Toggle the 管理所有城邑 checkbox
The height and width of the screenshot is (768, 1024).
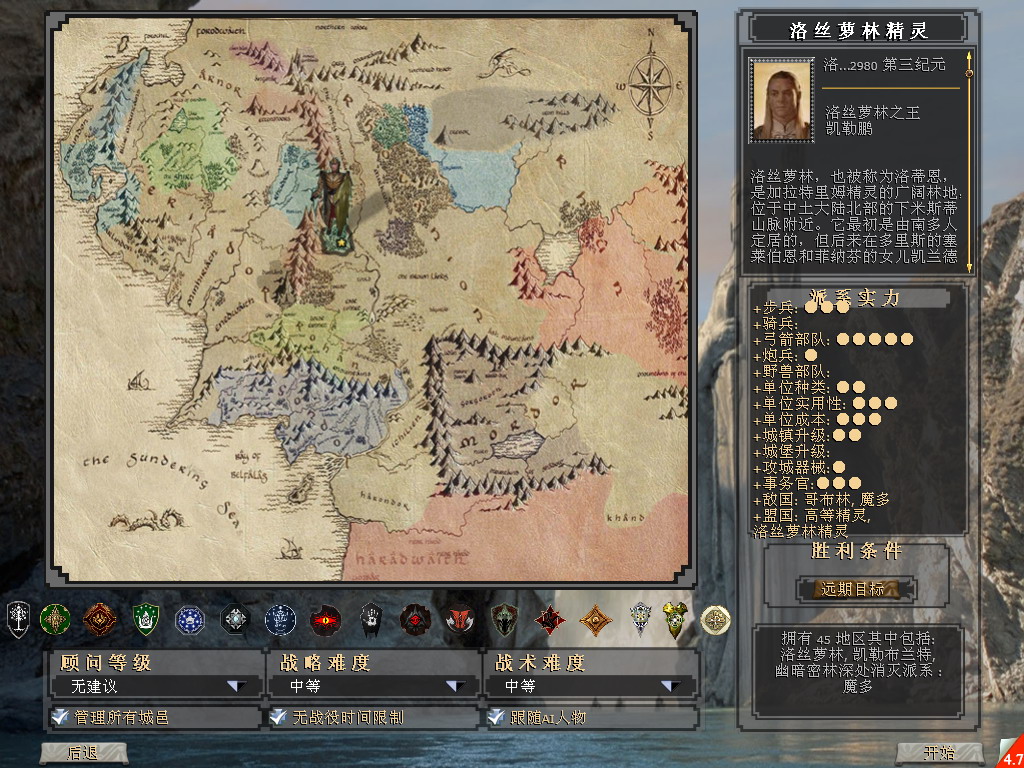60,717
